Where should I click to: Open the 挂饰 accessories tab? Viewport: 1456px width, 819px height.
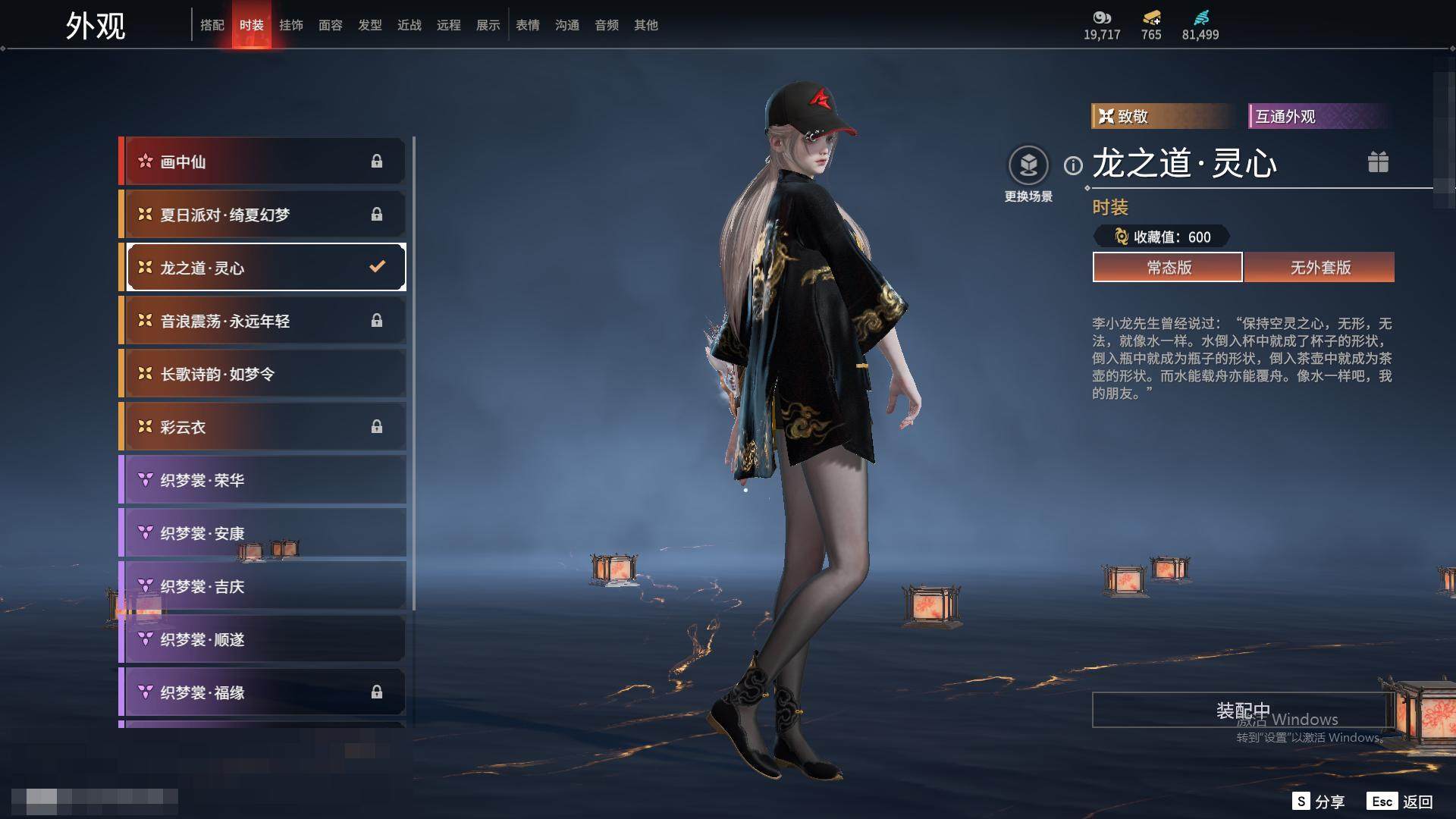coord(291,25)
